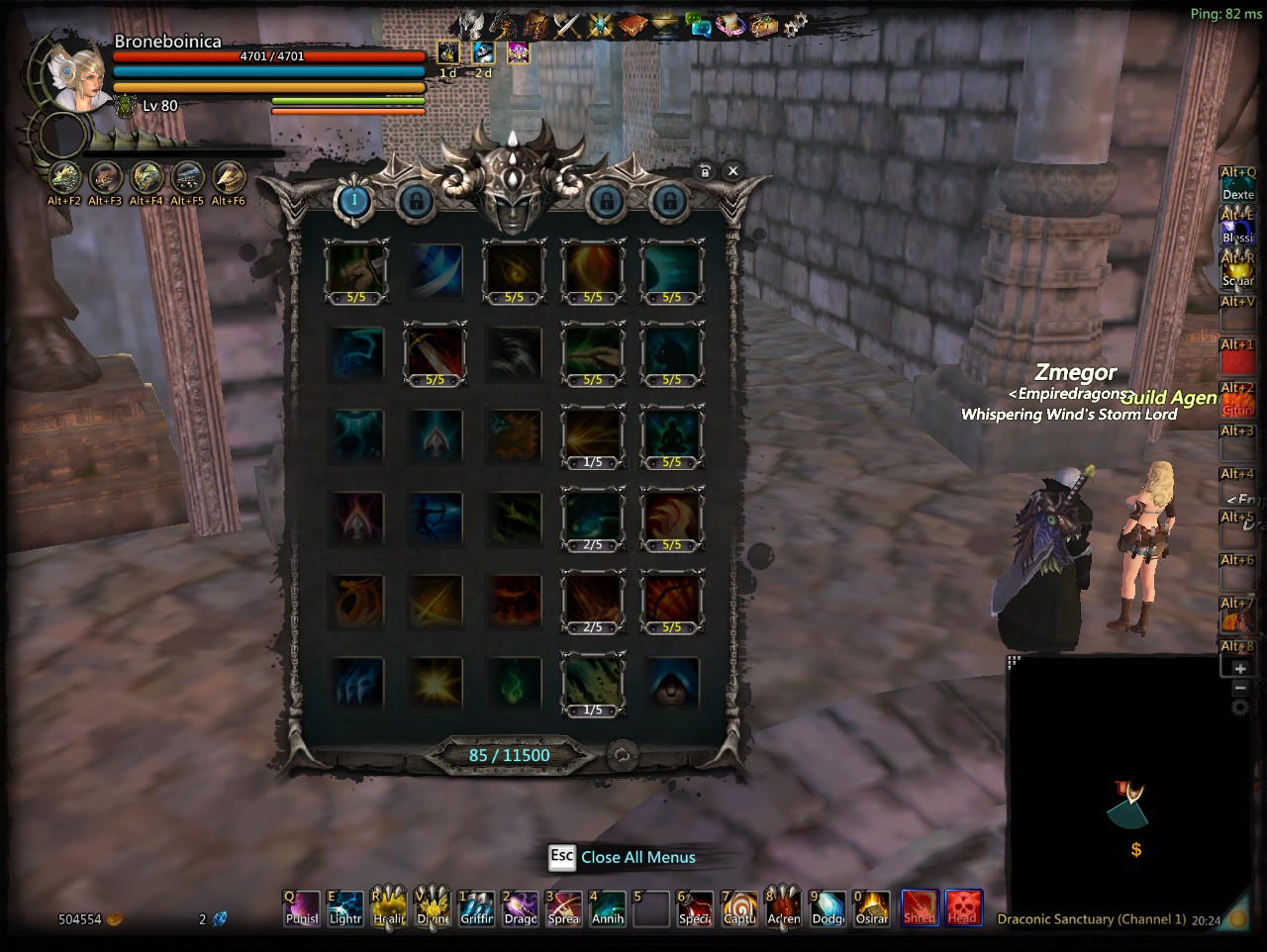Select the archer with bow talent

[x=436, y=519]
